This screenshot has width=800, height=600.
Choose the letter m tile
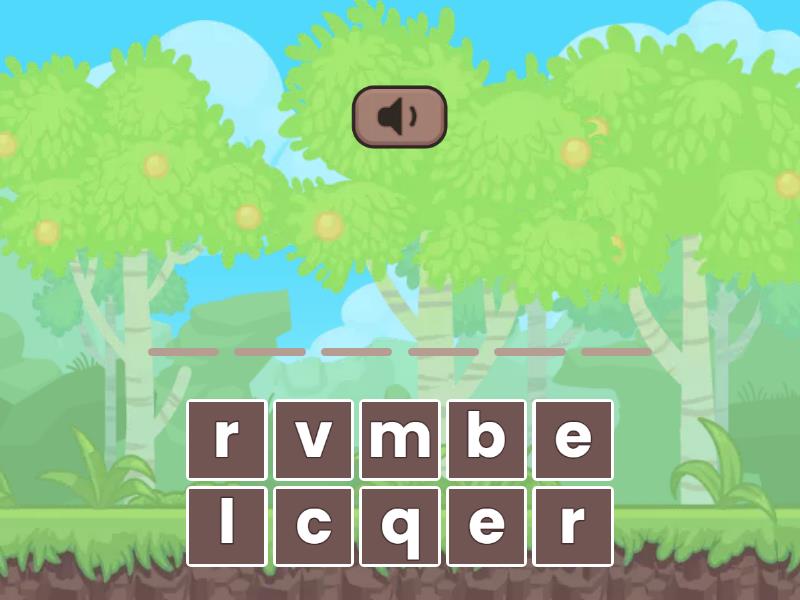click(400, 439)
